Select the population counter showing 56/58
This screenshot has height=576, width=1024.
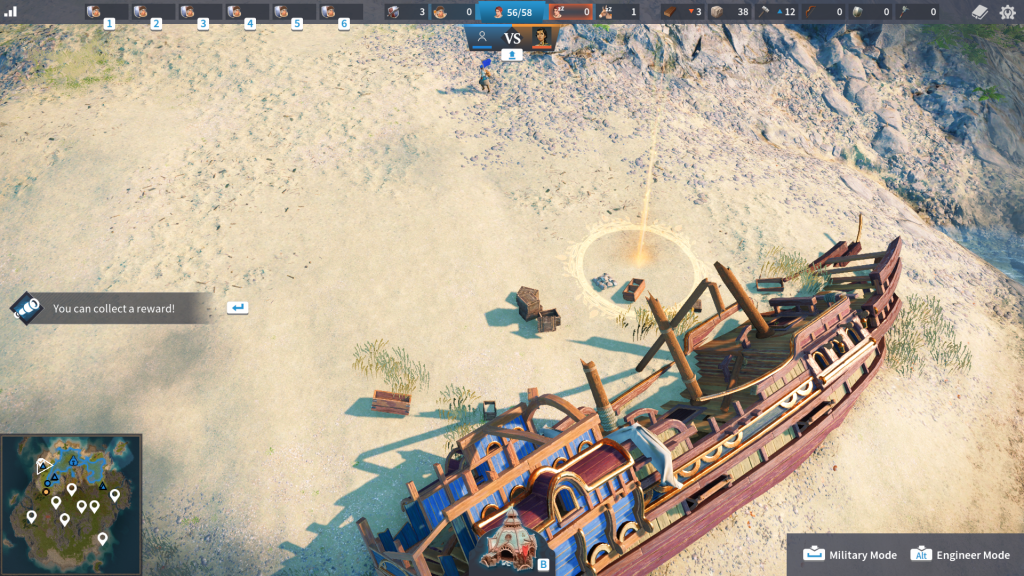coord(511,12)
